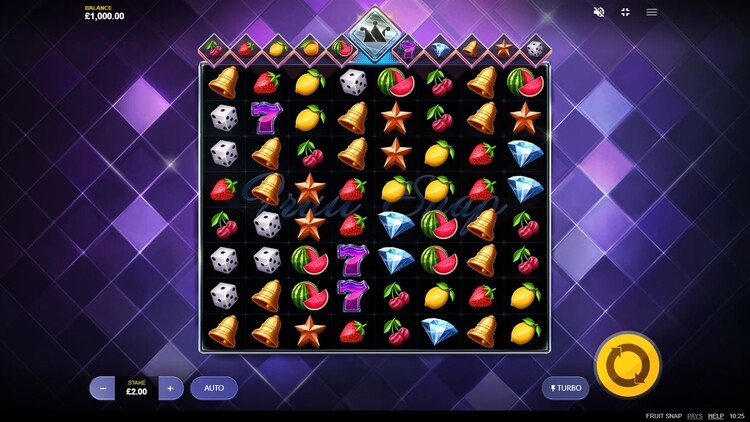Viewport: 750px width, 422px height.
Task: Toggle the sound mute icon
Action: point(599,12)
